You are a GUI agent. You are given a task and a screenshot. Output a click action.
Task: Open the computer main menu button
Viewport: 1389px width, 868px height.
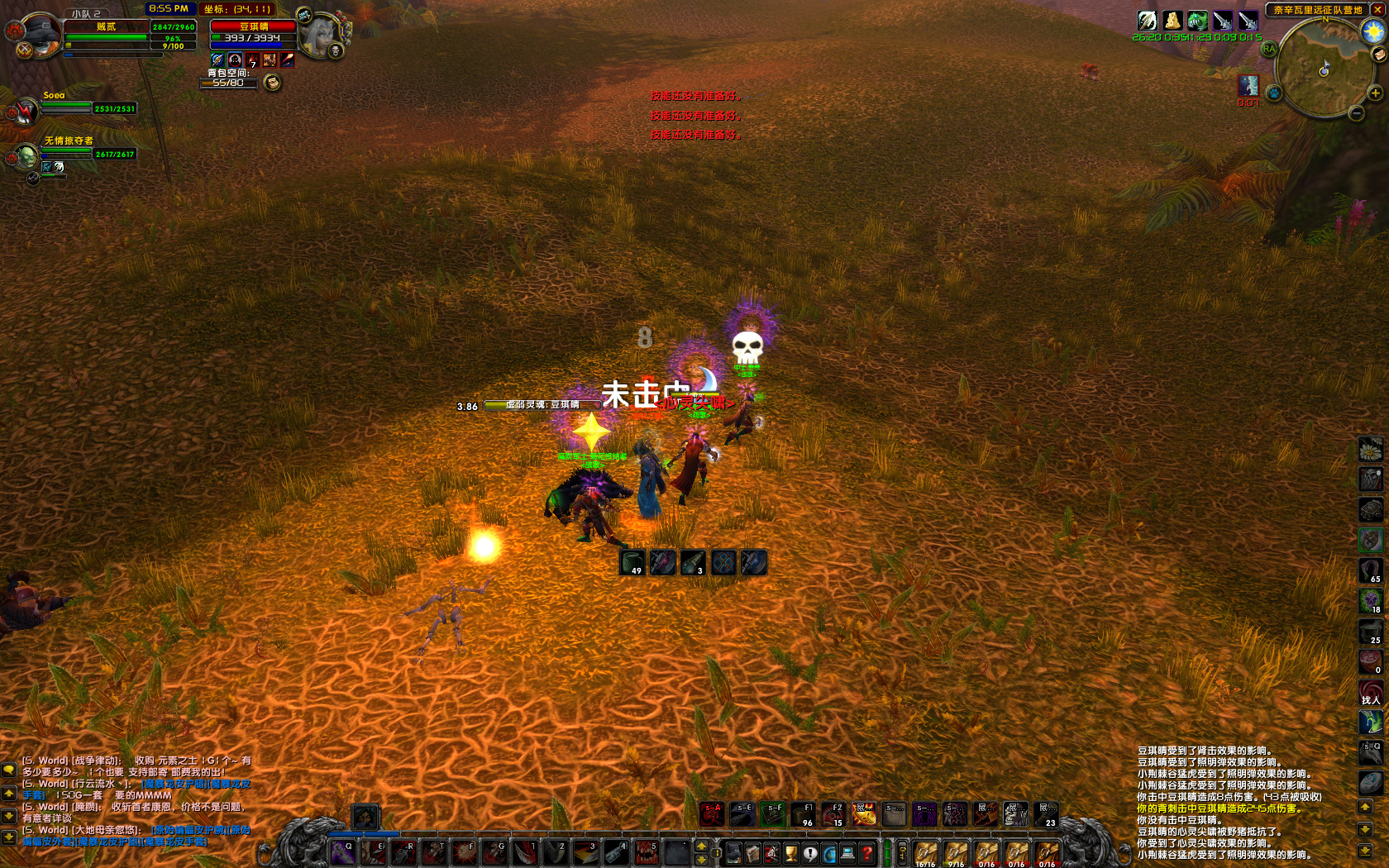click(847, 853)
